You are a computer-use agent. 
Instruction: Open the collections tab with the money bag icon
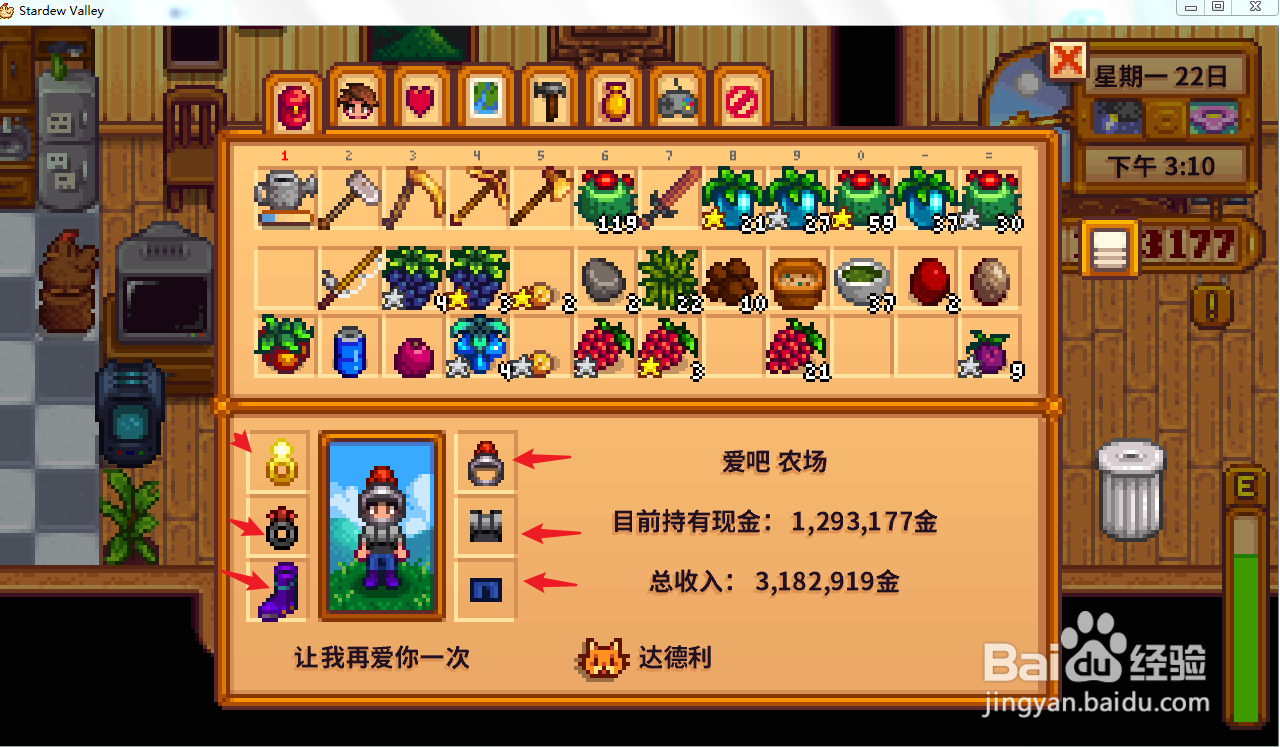(613, 100)
